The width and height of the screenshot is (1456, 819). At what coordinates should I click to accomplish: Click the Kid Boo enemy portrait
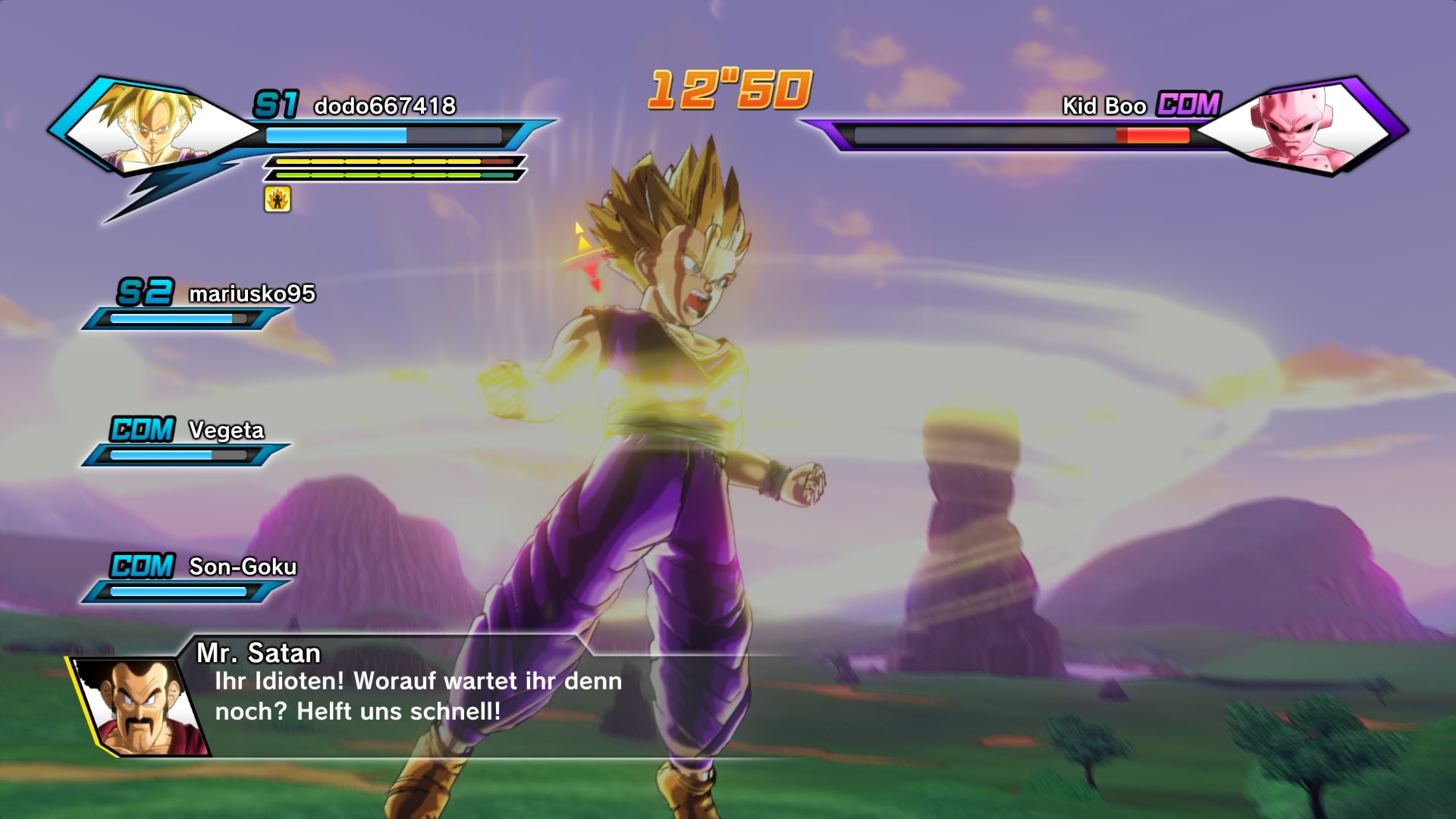tap(1297, 127)
